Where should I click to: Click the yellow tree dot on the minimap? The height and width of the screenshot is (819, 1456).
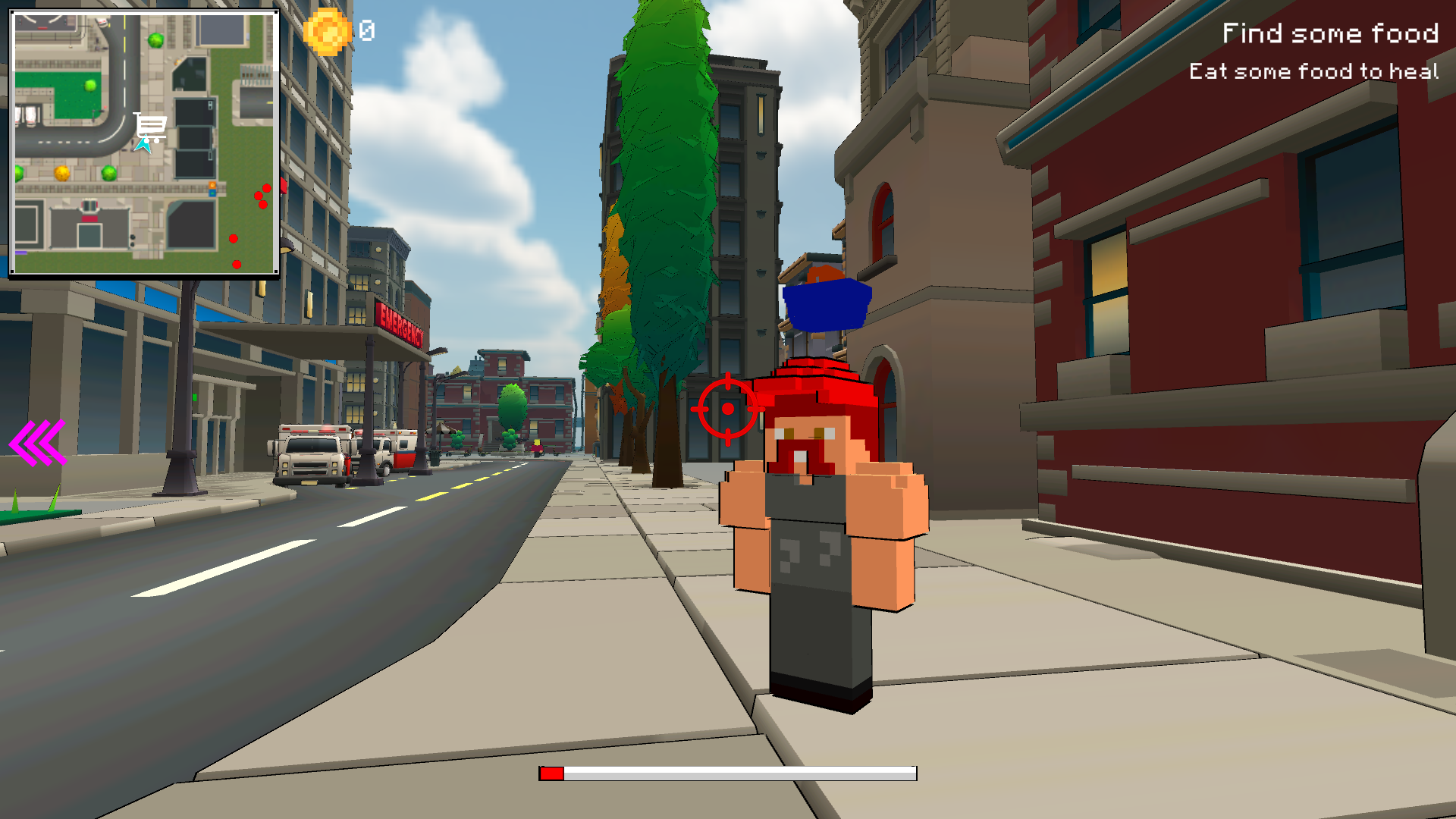63,173
